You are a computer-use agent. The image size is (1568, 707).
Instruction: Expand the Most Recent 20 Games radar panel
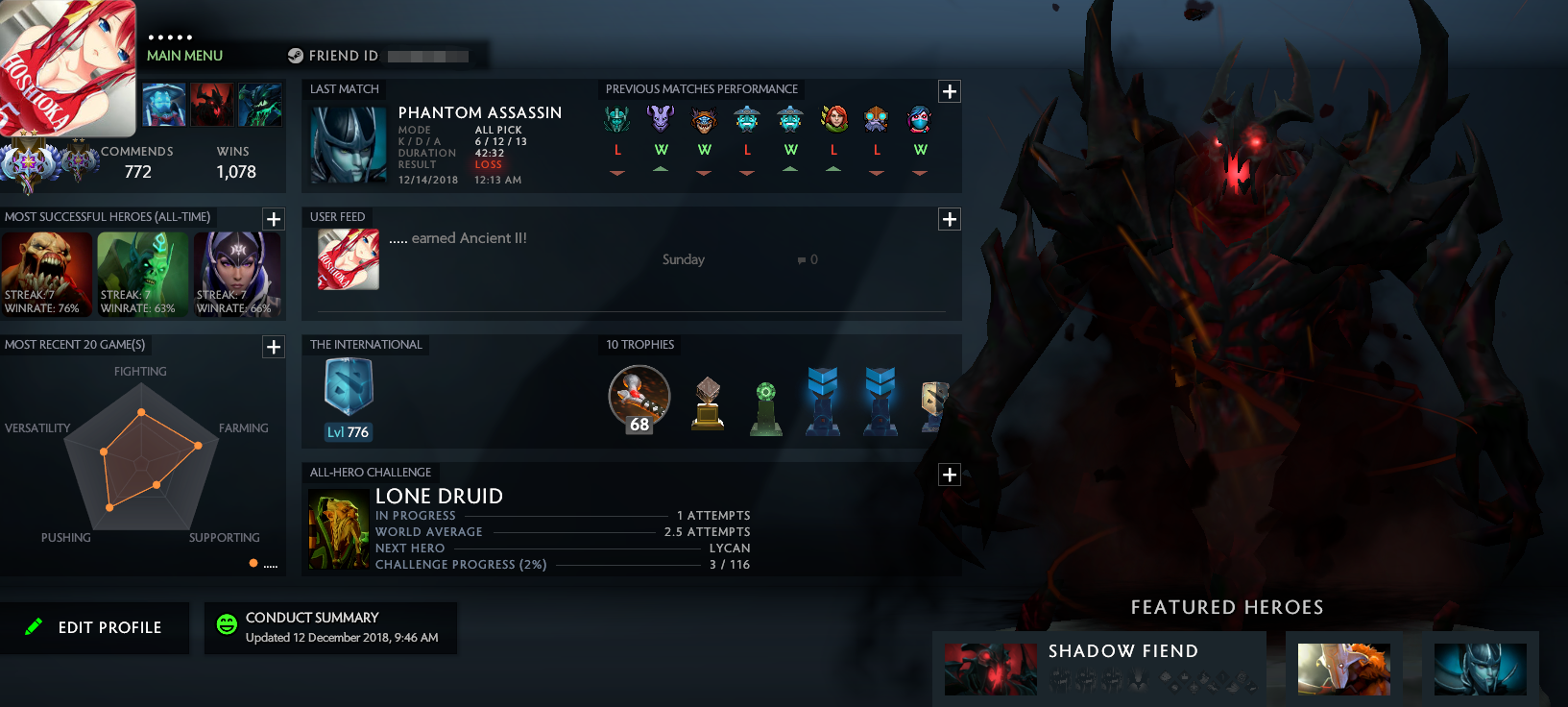click(x=273, y=347)
